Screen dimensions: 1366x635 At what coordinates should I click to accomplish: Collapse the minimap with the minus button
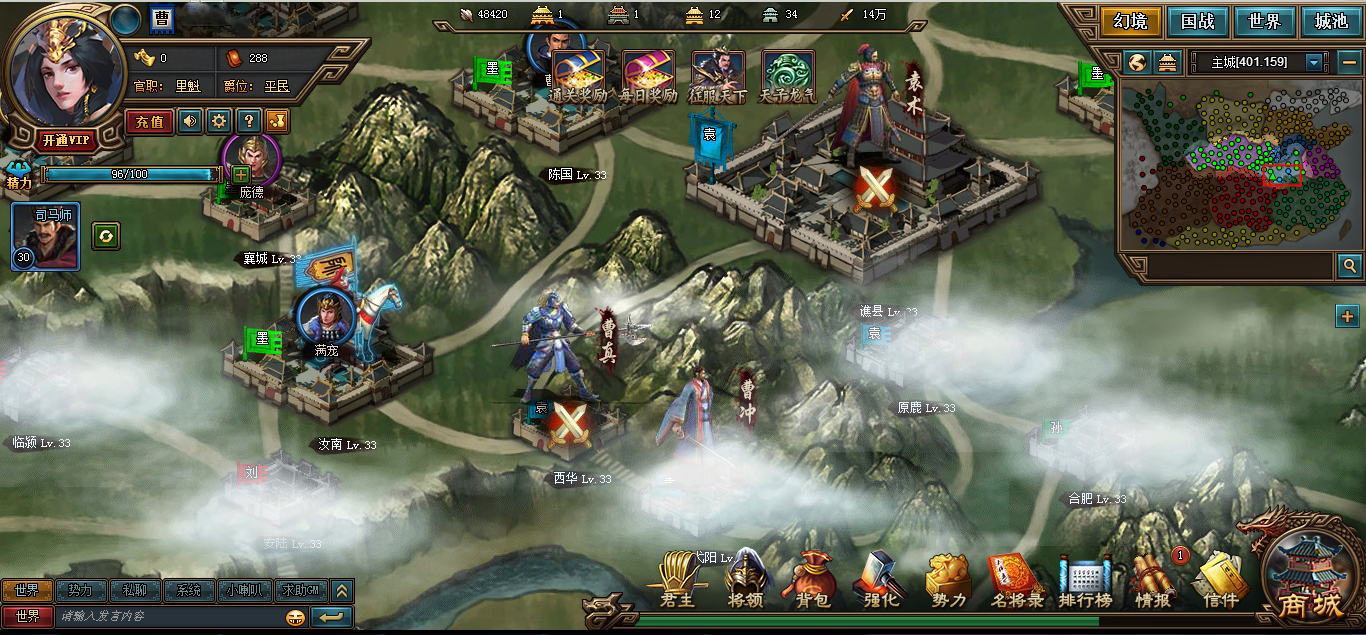point(1347,62)
